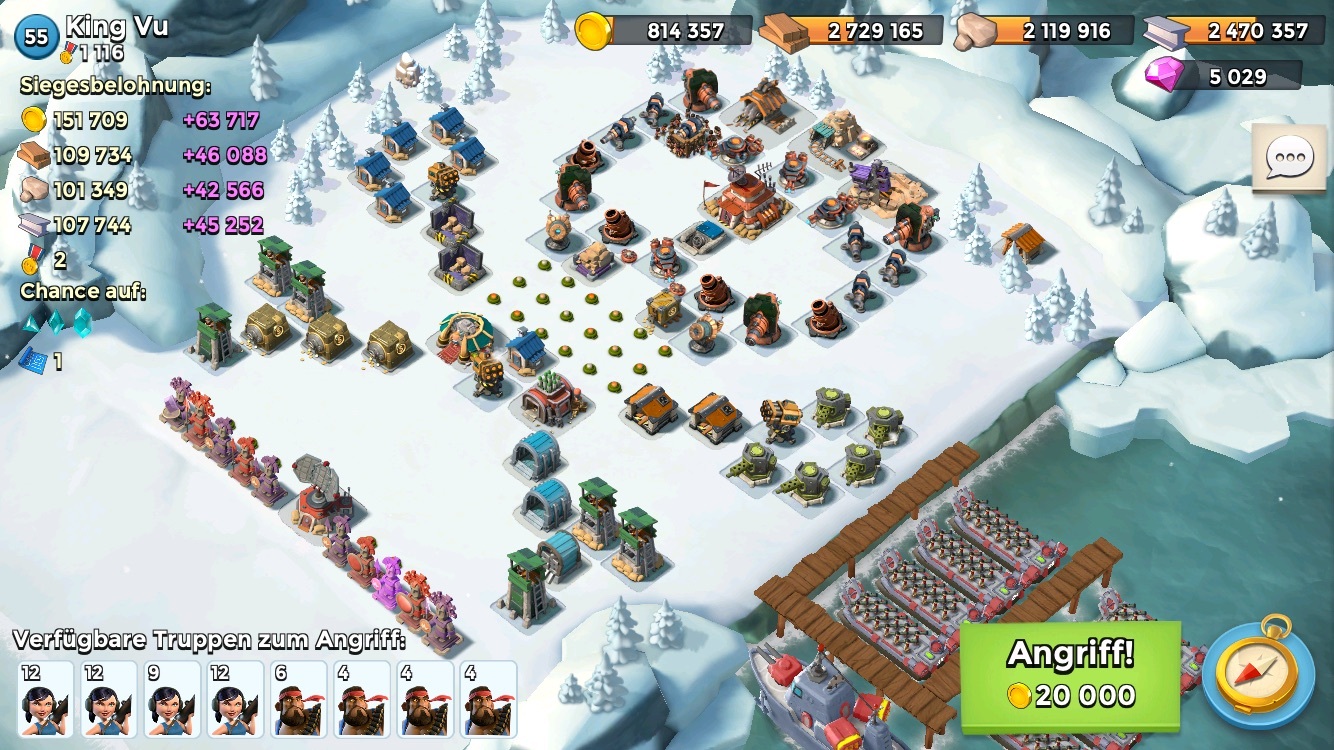Select the troop card showing 9 units

pyautogui.click(x=172, y=698)
